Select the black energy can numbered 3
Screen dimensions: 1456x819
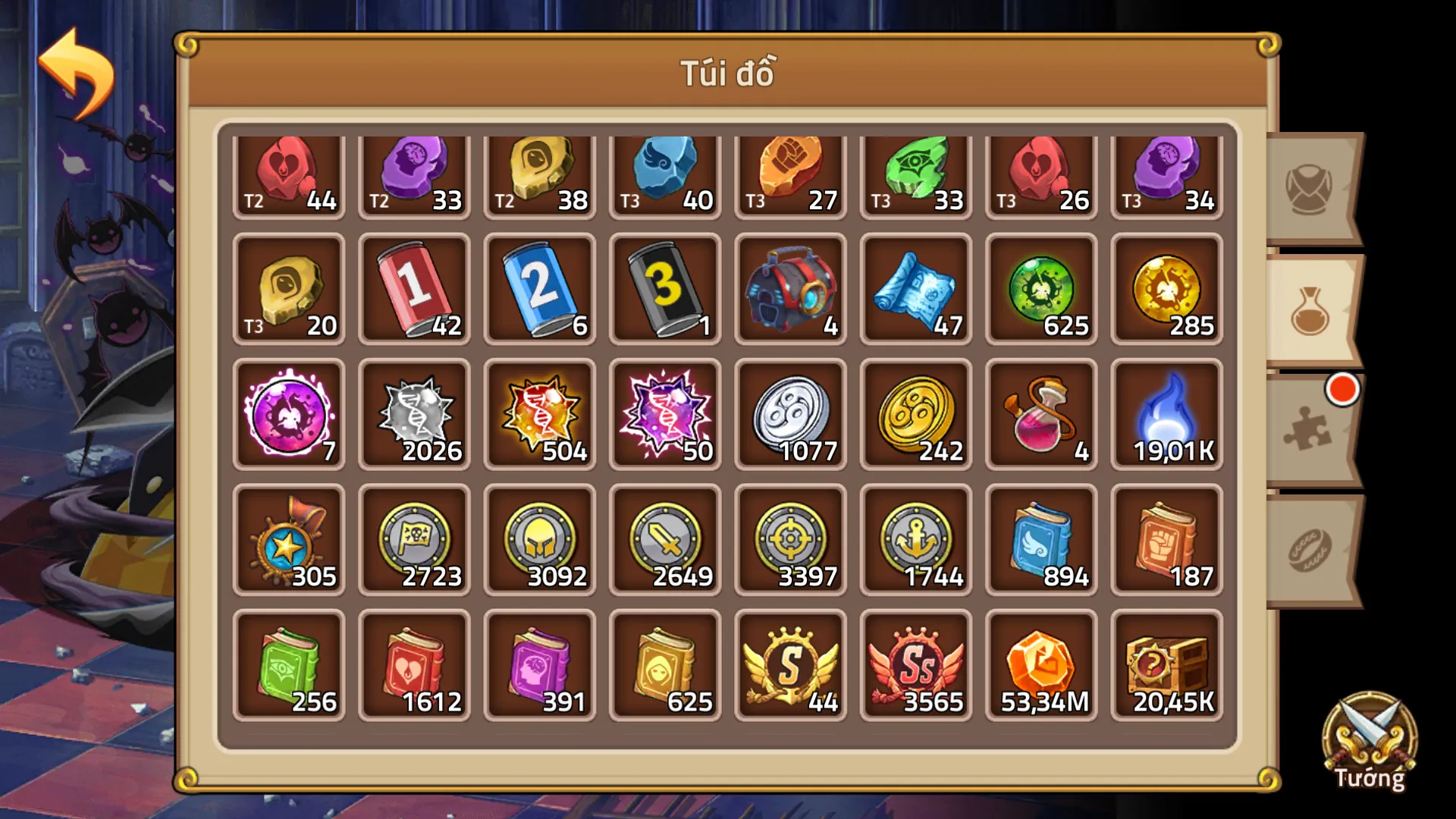664,290
